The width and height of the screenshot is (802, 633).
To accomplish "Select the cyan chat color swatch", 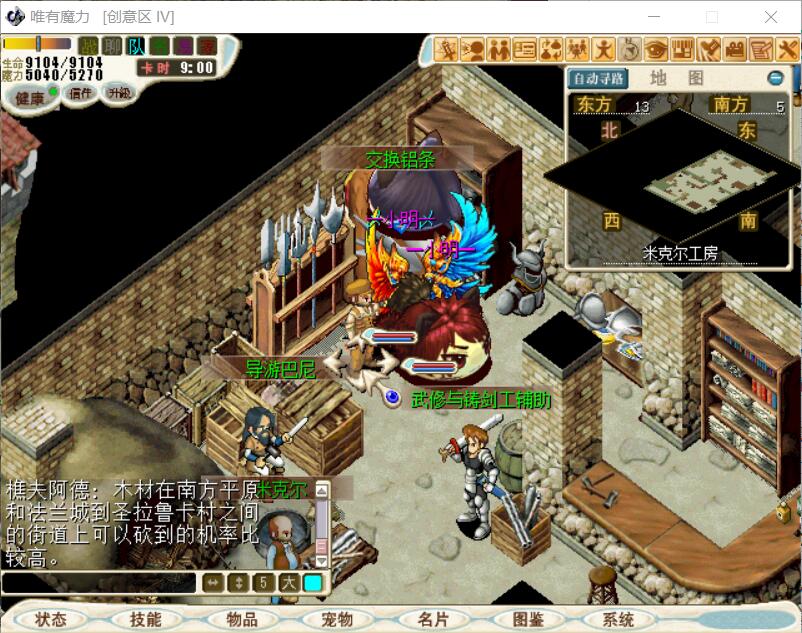I will (313, 583).
